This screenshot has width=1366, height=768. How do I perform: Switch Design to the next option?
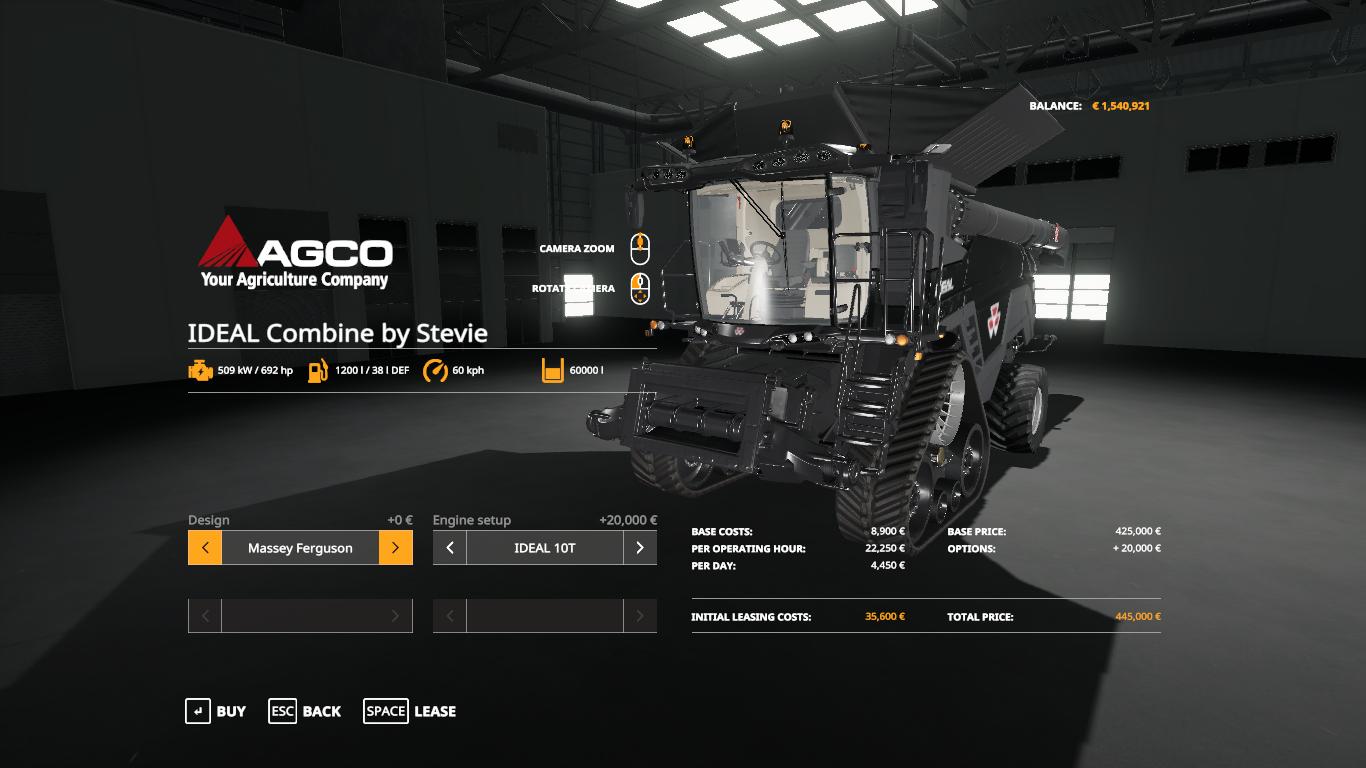coord(395,548)
